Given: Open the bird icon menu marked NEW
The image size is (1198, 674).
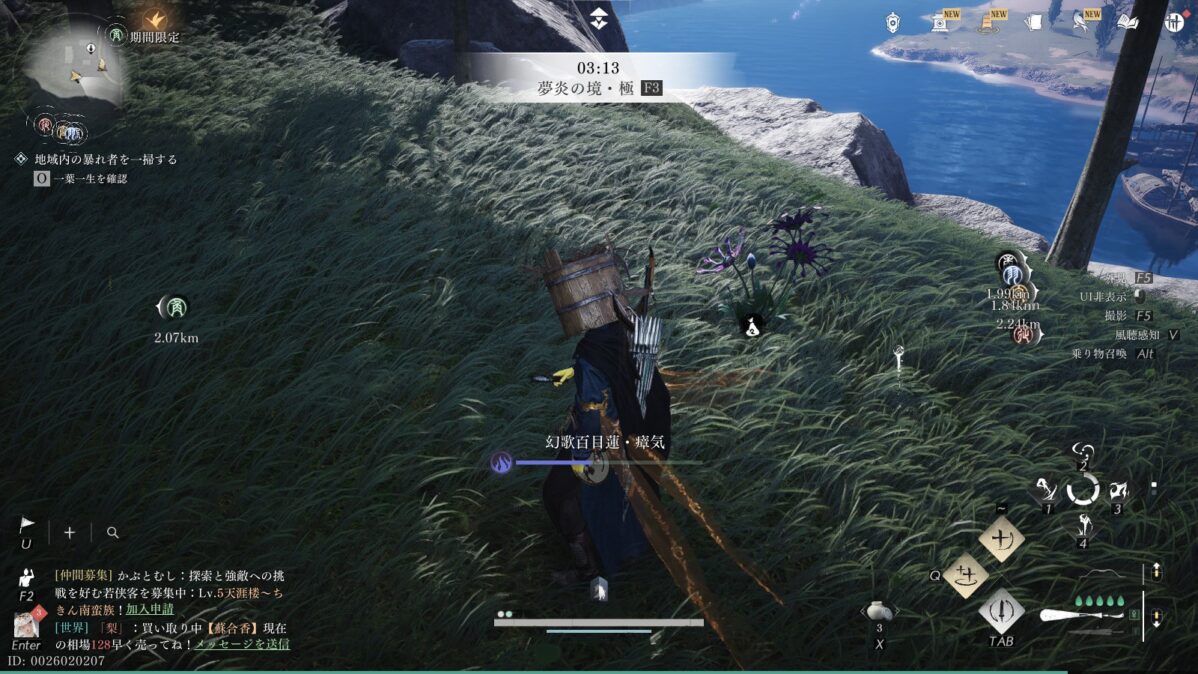Looking at the screenshot, I should 1081,22.
